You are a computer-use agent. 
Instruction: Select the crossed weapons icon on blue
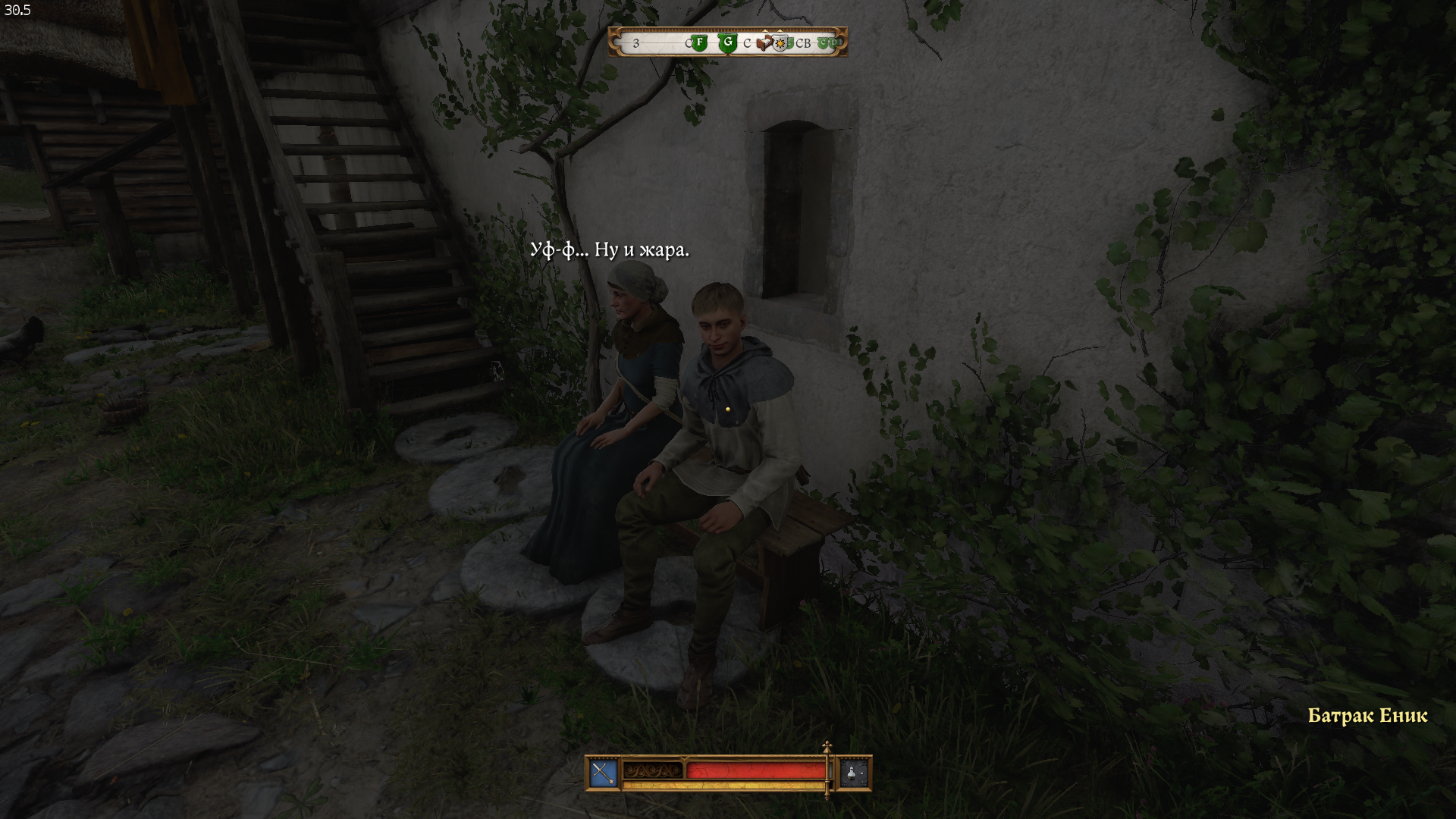tap(603, 773)
